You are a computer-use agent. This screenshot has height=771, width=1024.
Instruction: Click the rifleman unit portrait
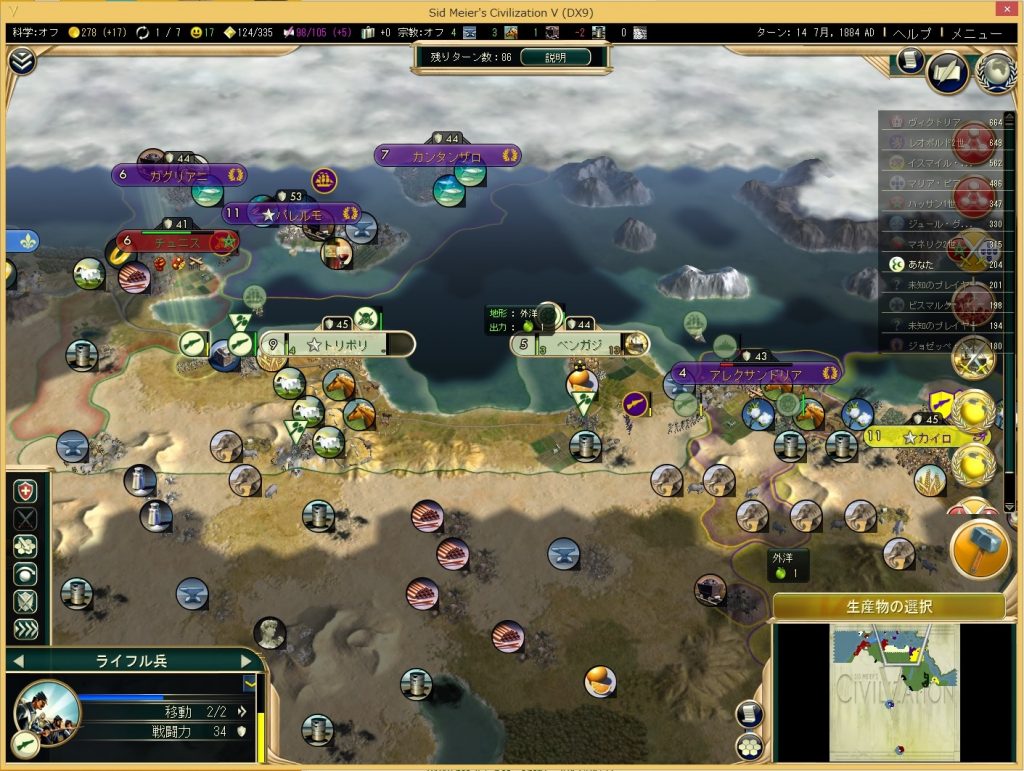point(46,712)
